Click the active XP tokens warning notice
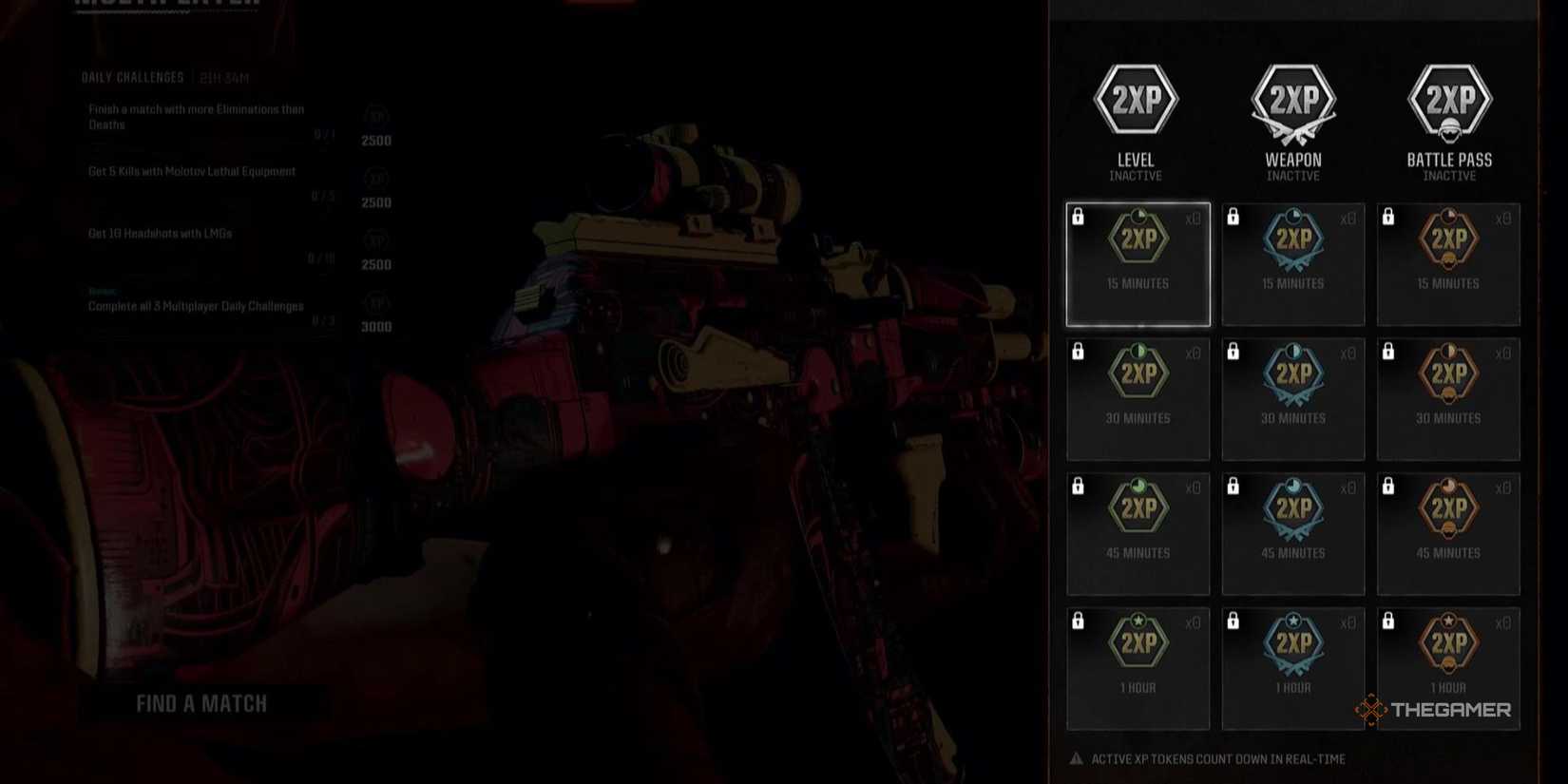Image resolution: width=1568 pixels, height=784 pixels. point(1207,758)
